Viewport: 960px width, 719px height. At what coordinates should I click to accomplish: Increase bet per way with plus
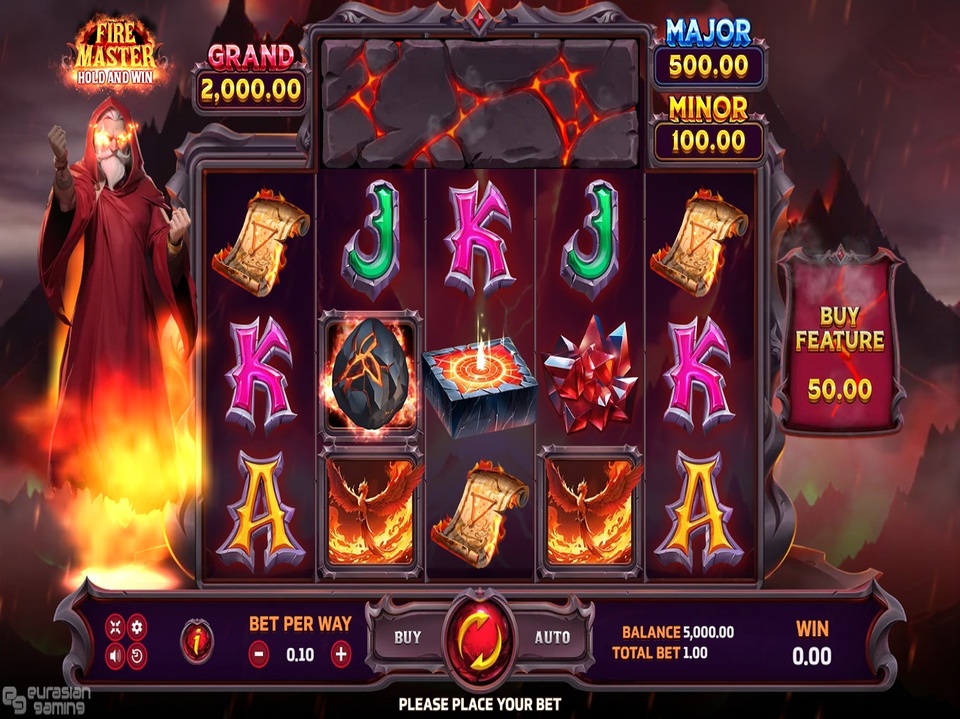[x=341, y=655]
